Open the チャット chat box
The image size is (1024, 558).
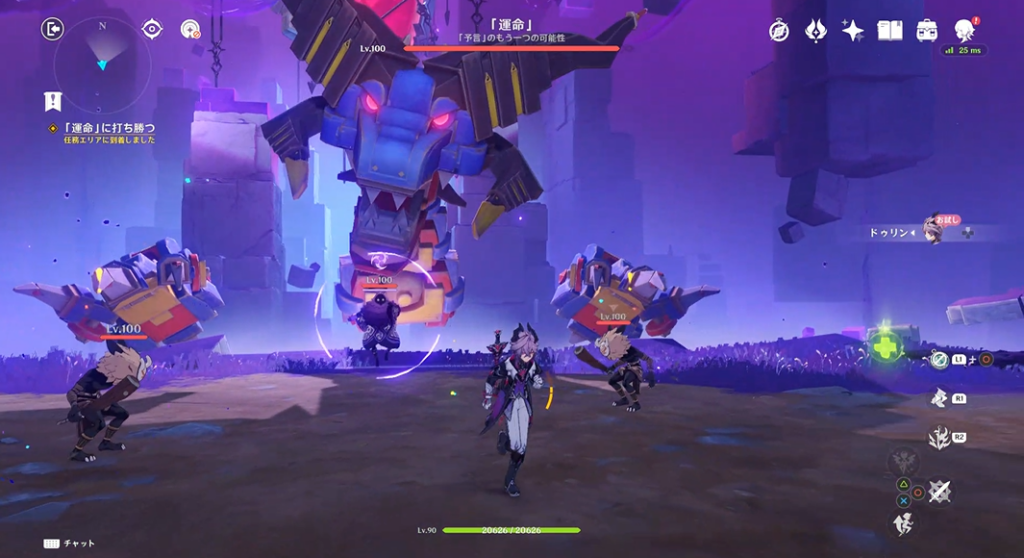[x=69, y=543]
